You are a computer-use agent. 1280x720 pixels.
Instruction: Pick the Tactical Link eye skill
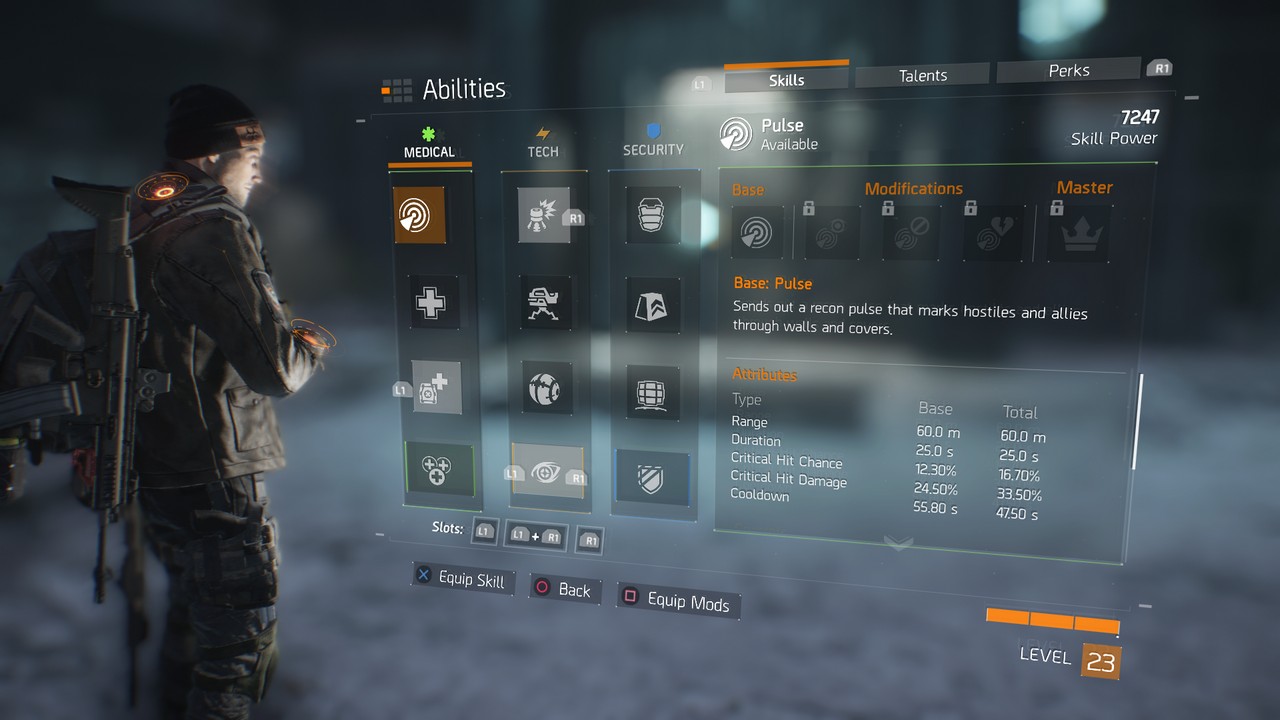(x=548, y=471)
